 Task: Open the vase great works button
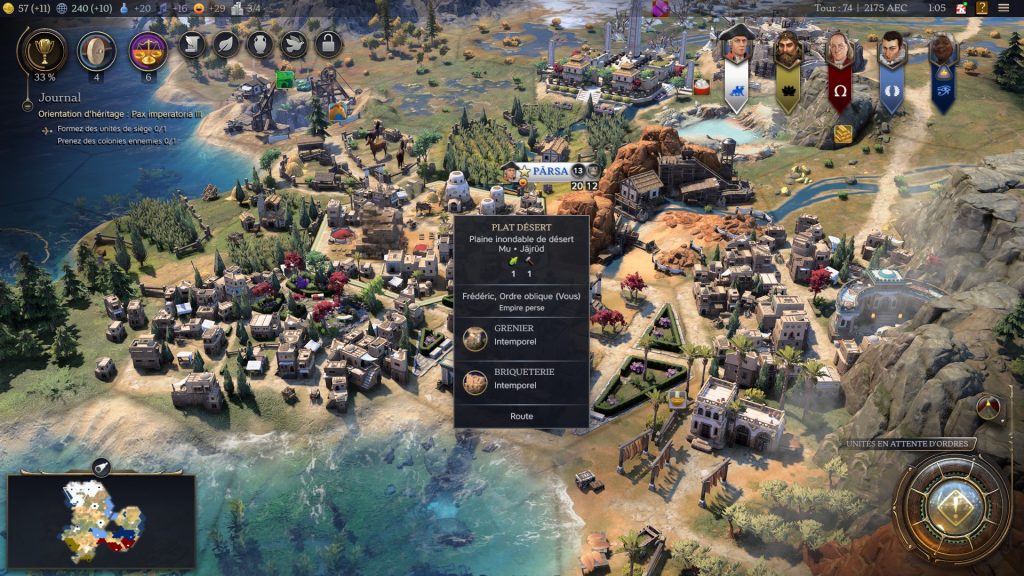259,44
